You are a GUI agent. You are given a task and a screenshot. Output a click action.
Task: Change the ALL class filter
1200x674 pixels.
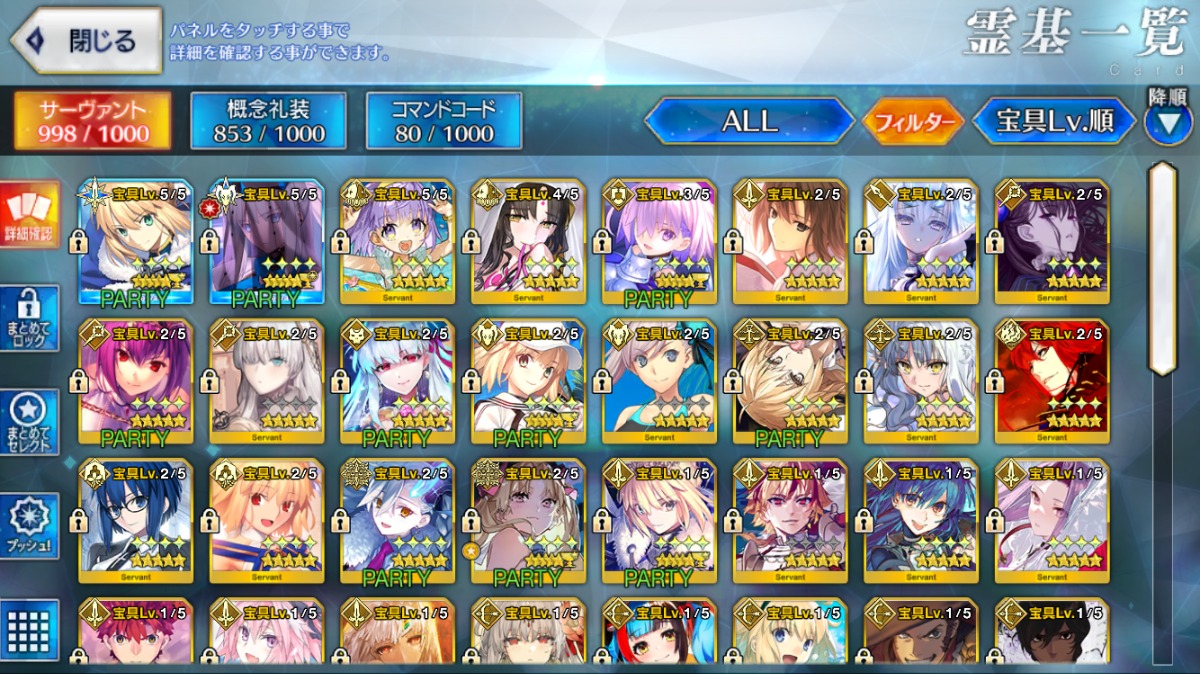tap(749, 121)
